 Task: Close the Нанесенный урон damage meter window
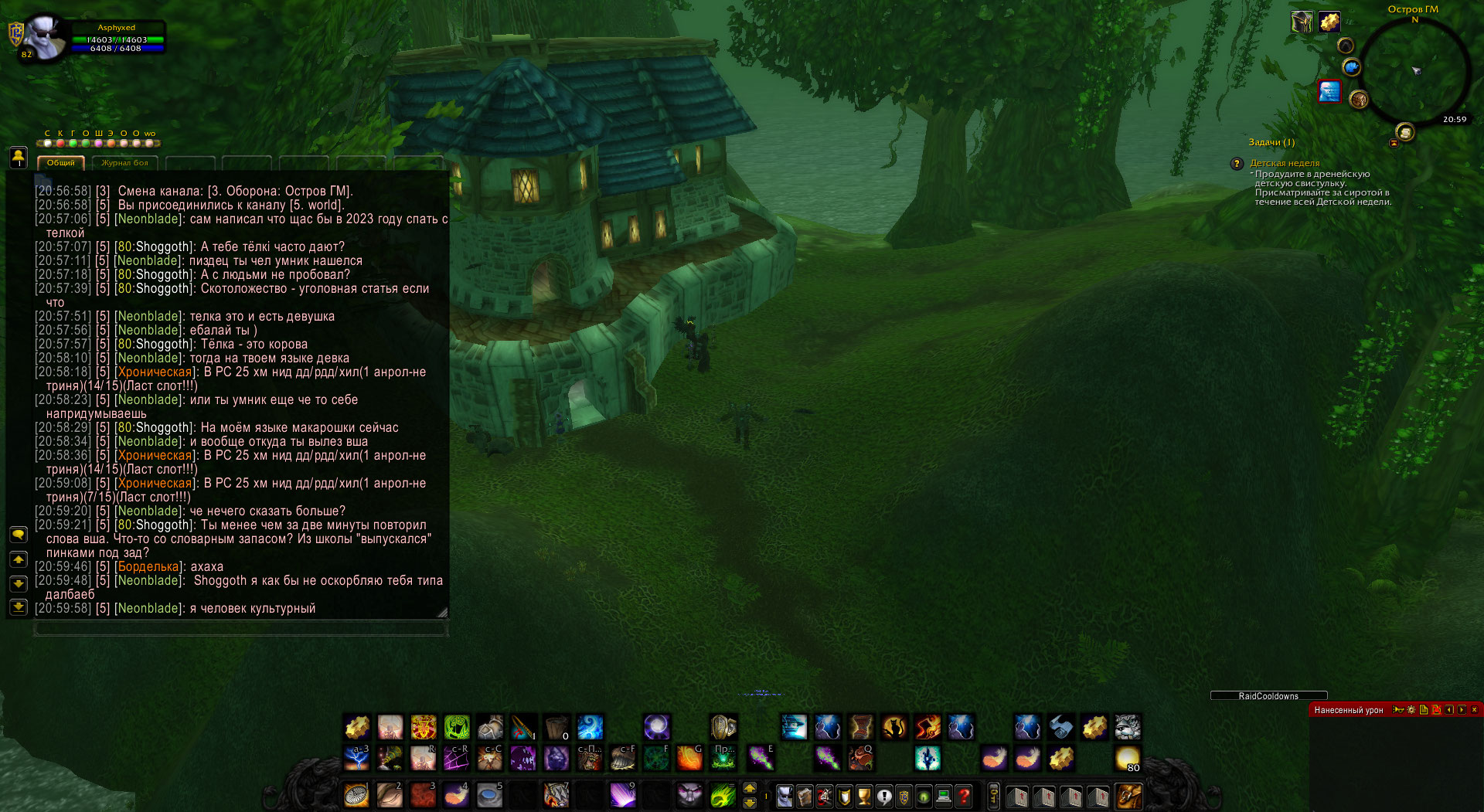click(x=1474, y=709)
